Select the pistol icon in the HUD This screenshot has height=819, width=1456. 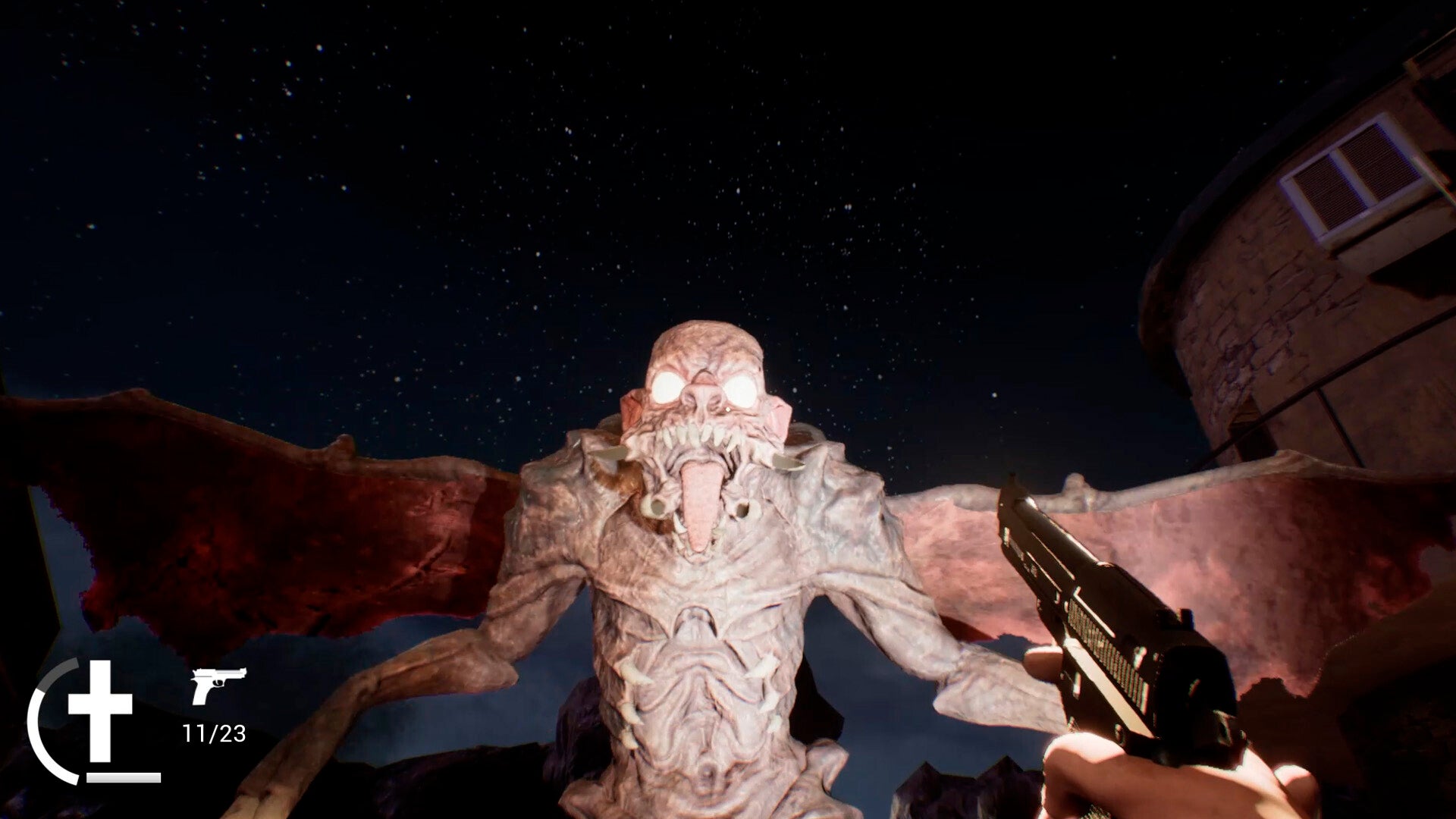(218, 684)
